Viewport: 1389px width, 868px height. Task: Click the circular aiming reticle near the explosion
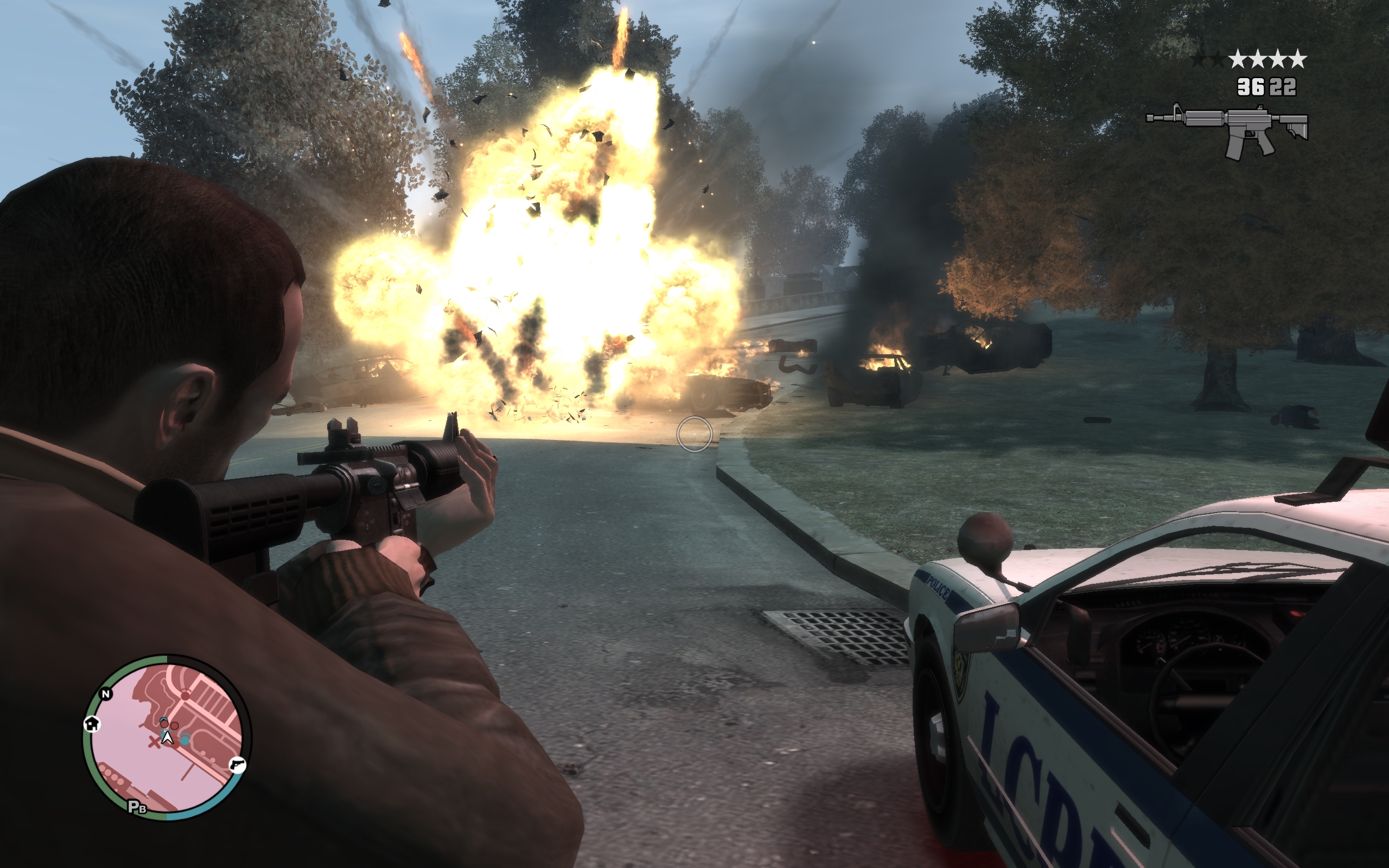696,435
